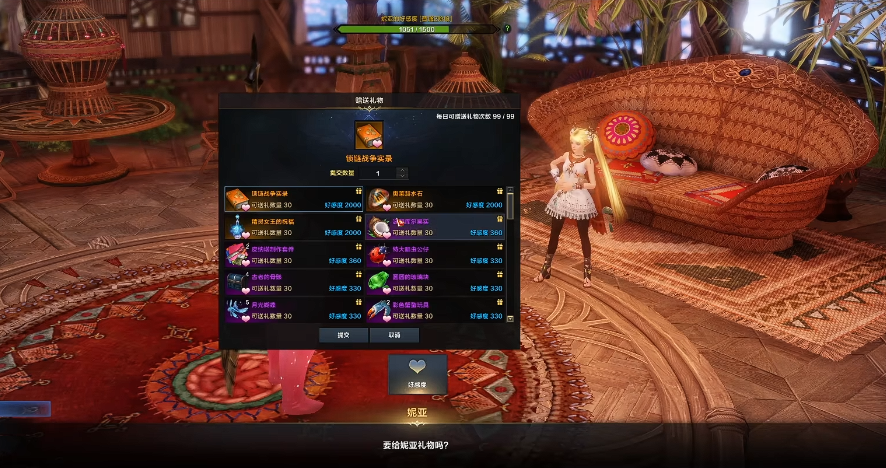Pick the coconut fruit gift
This screenshot has width=886, height=468.
(436, 226)
